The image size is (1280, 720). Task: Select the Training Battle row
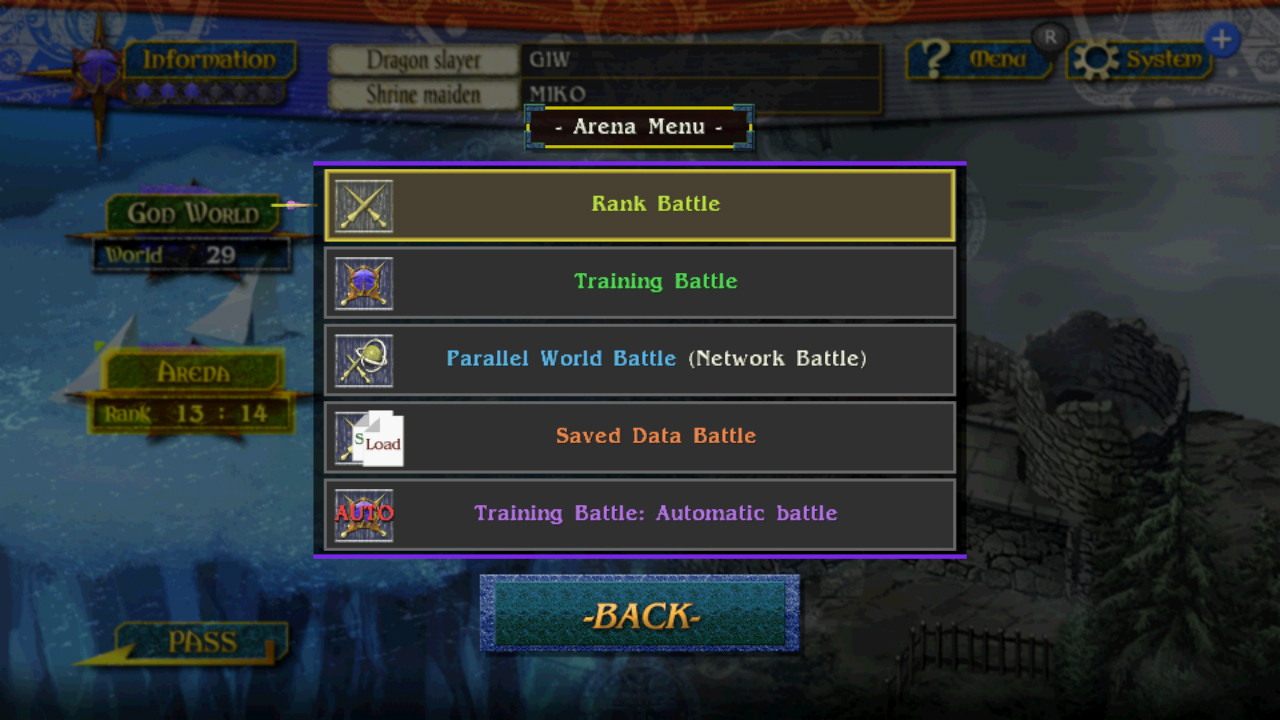pos(656,282)
